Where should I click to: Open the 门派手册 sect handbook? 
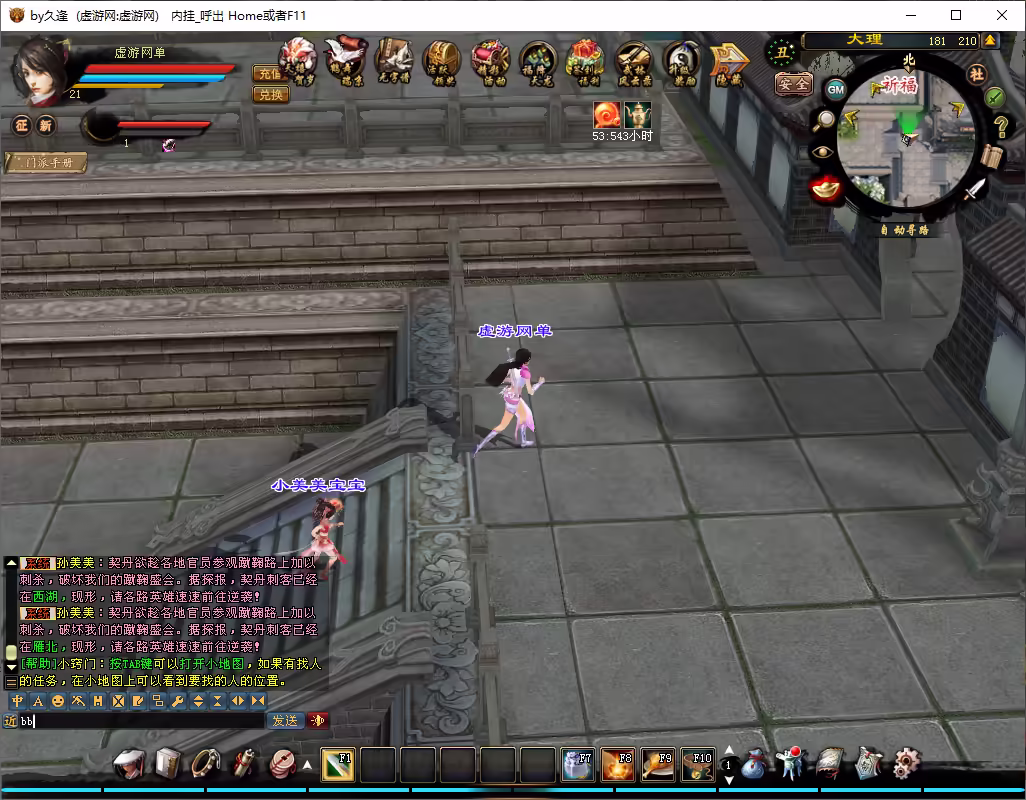[46, 162]
